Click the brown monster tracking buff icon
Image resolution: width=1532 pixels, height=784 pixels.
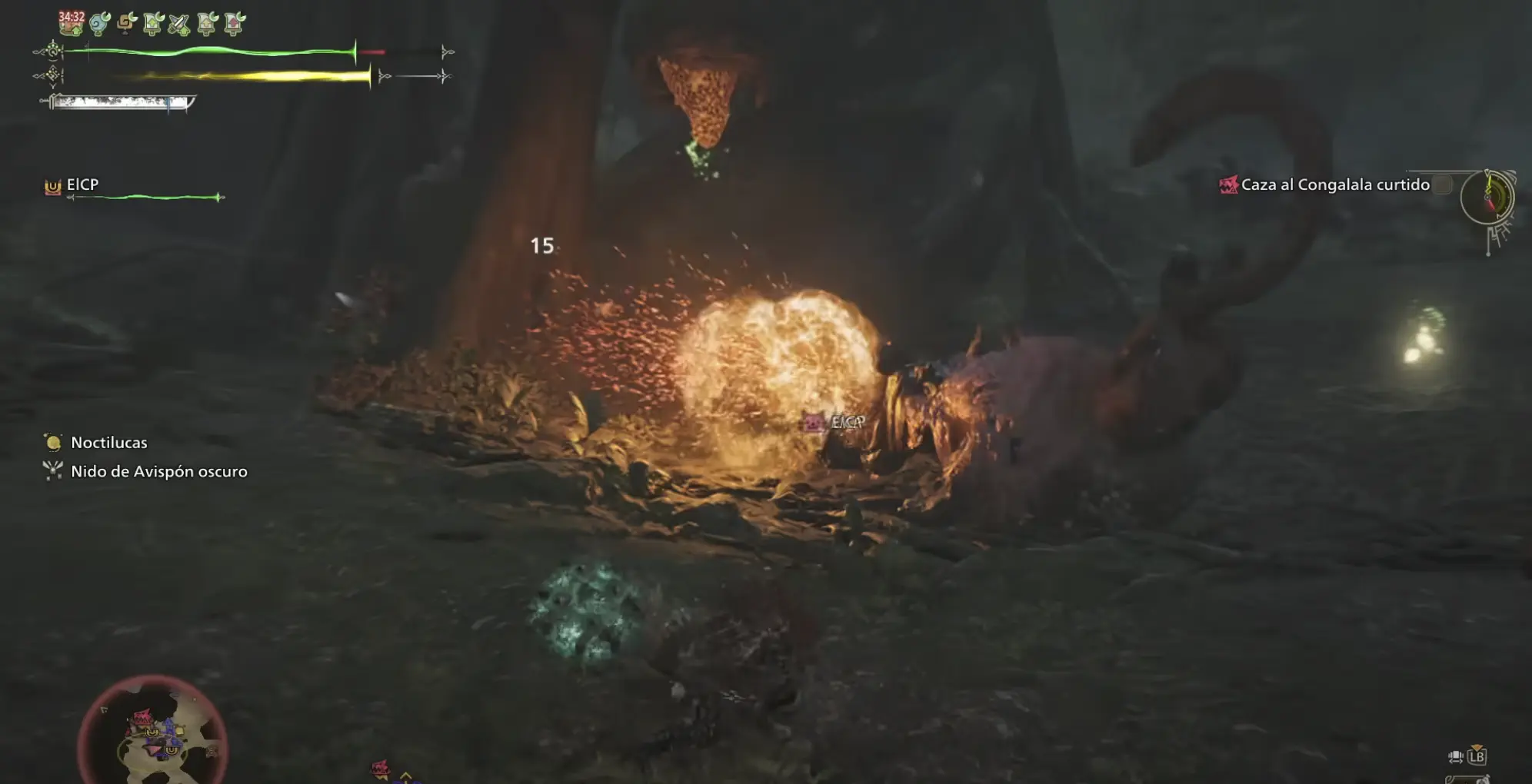[125, 24]
